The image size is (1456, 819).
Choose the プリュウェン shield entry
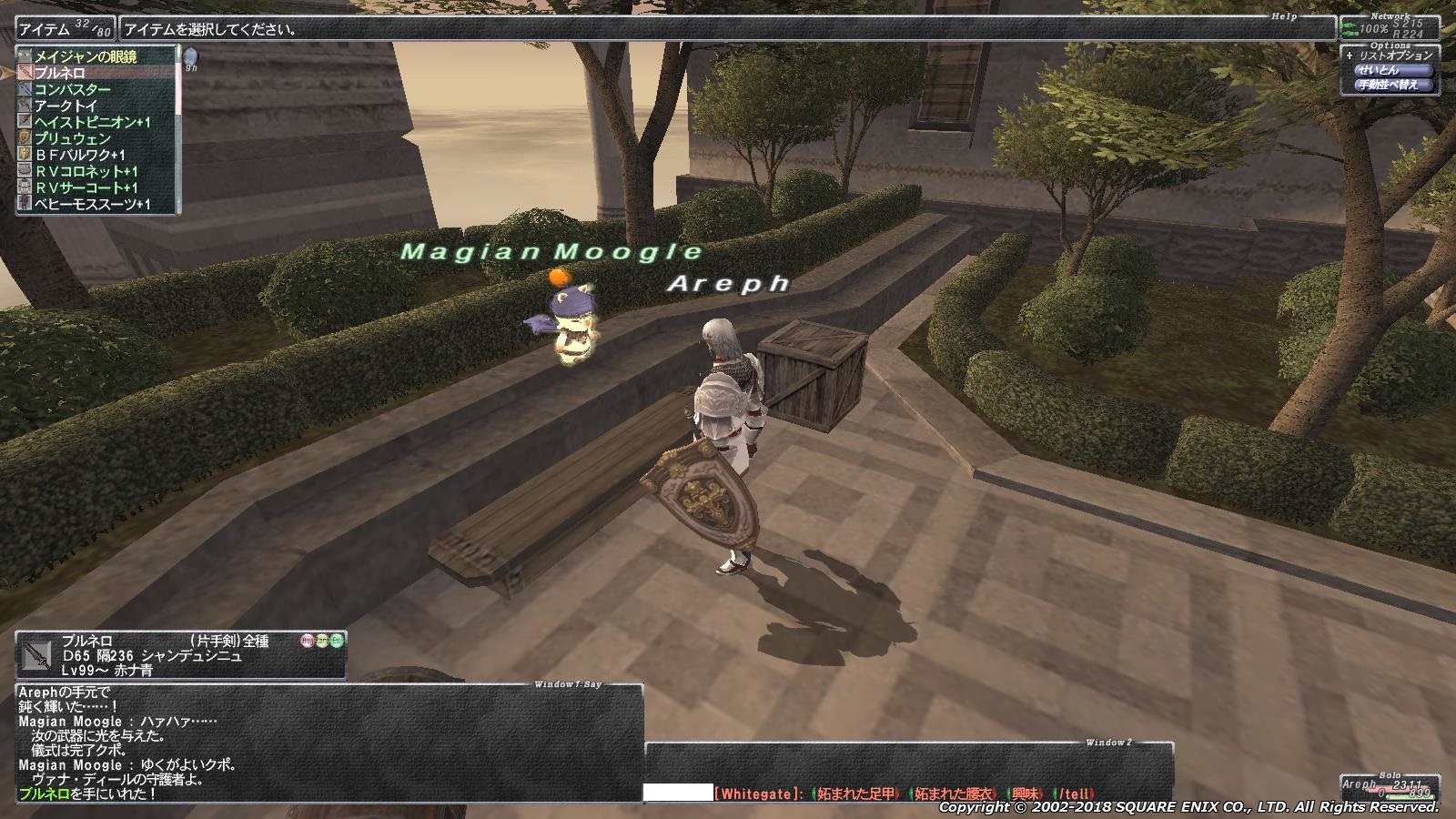[x=73, y=138]
